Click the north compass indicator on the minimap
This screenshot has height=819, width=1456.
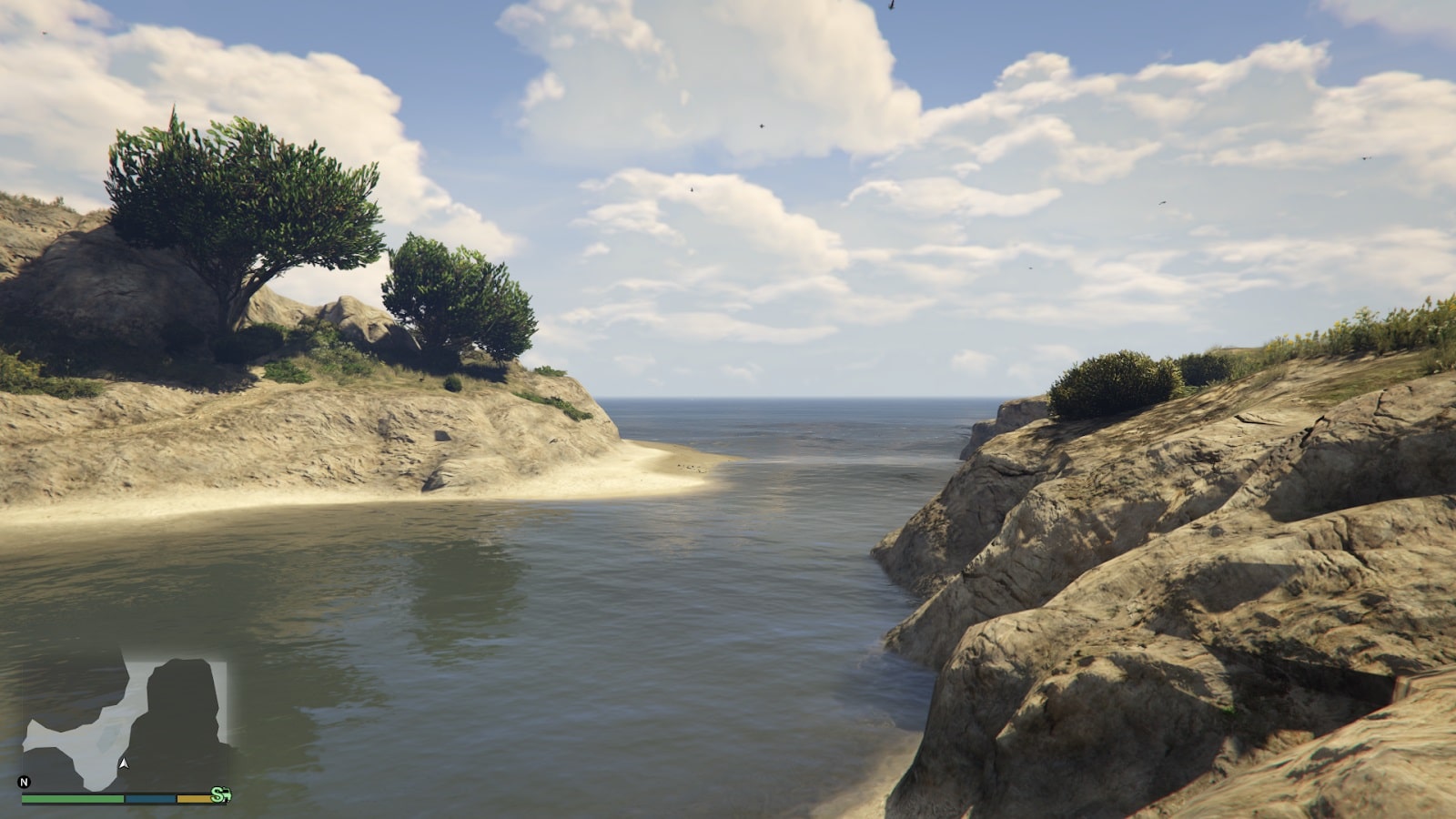[x=25, y=782]
